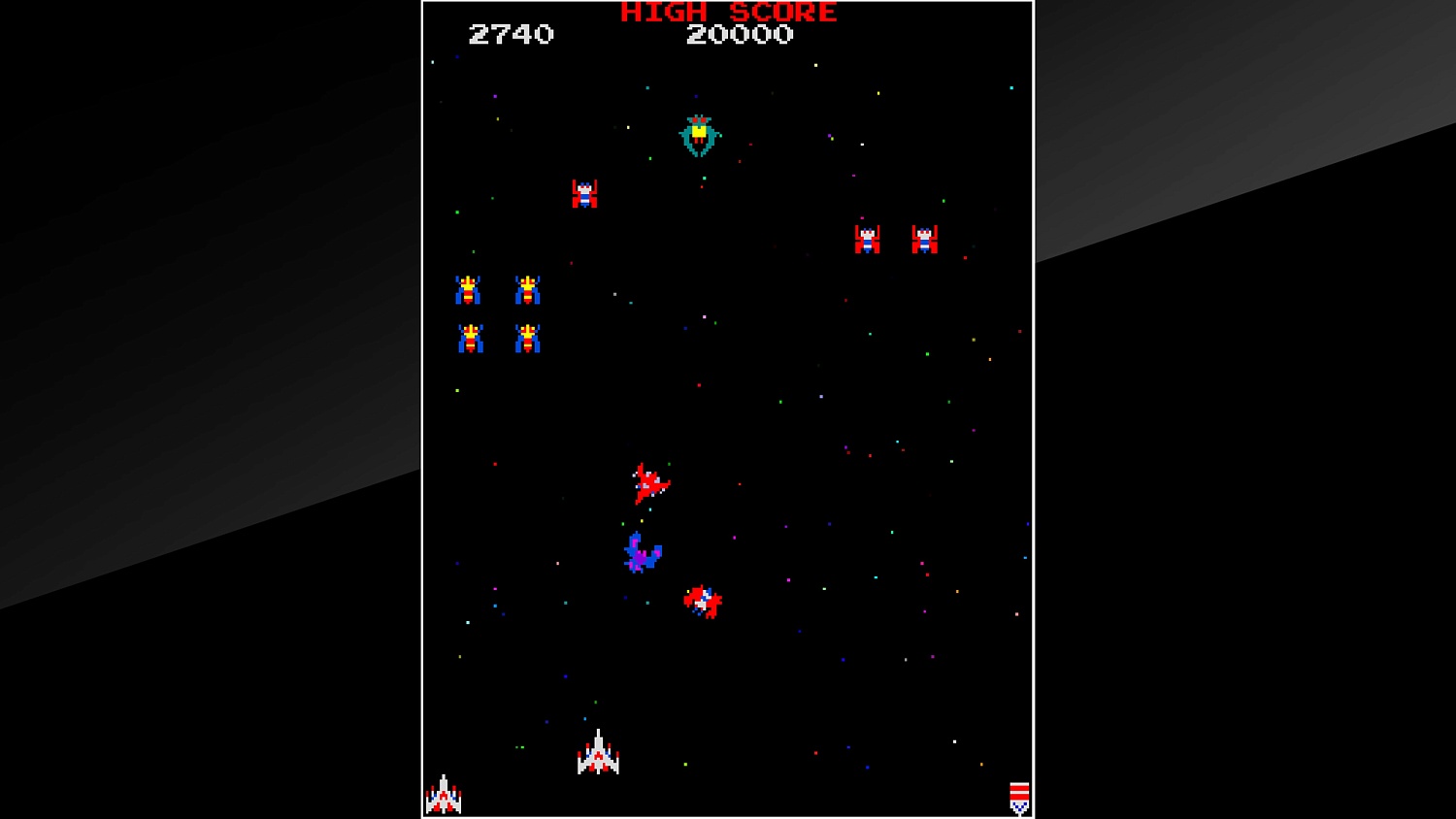Select the green Boss Galaga alien sprite
Viewport: 1456px width, 819px height.
coord(700,135)
